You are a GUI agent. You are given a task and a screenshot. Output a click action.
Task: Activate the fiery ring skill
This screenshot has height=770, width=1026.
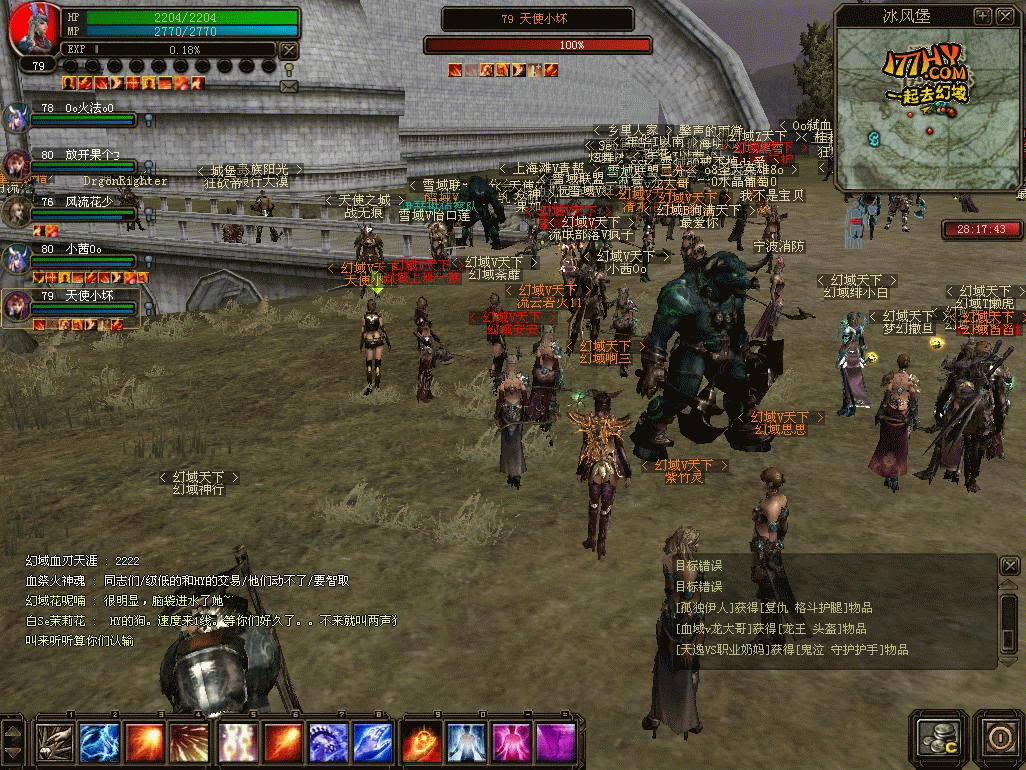coord(420,742)
